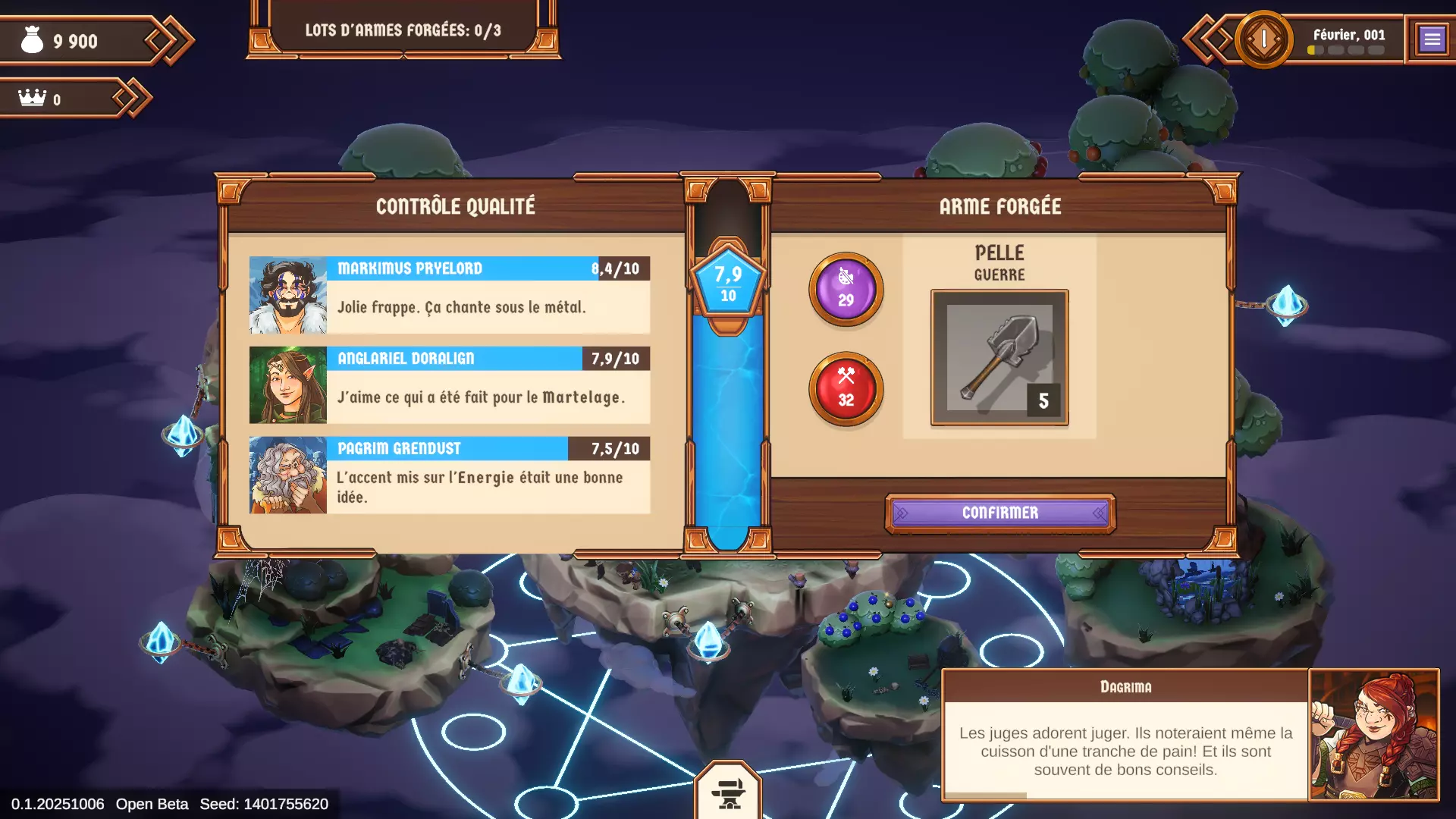Select the Pelle shovel weapon slot
Screen dimensions: 1456x819
pyautogui.click(x=999, y=358)
